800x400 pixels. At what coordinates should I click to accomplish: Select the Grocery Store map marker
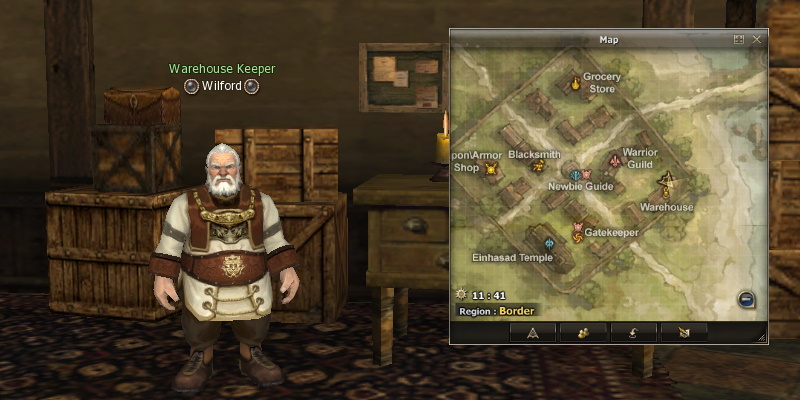[x=575, y=83]
